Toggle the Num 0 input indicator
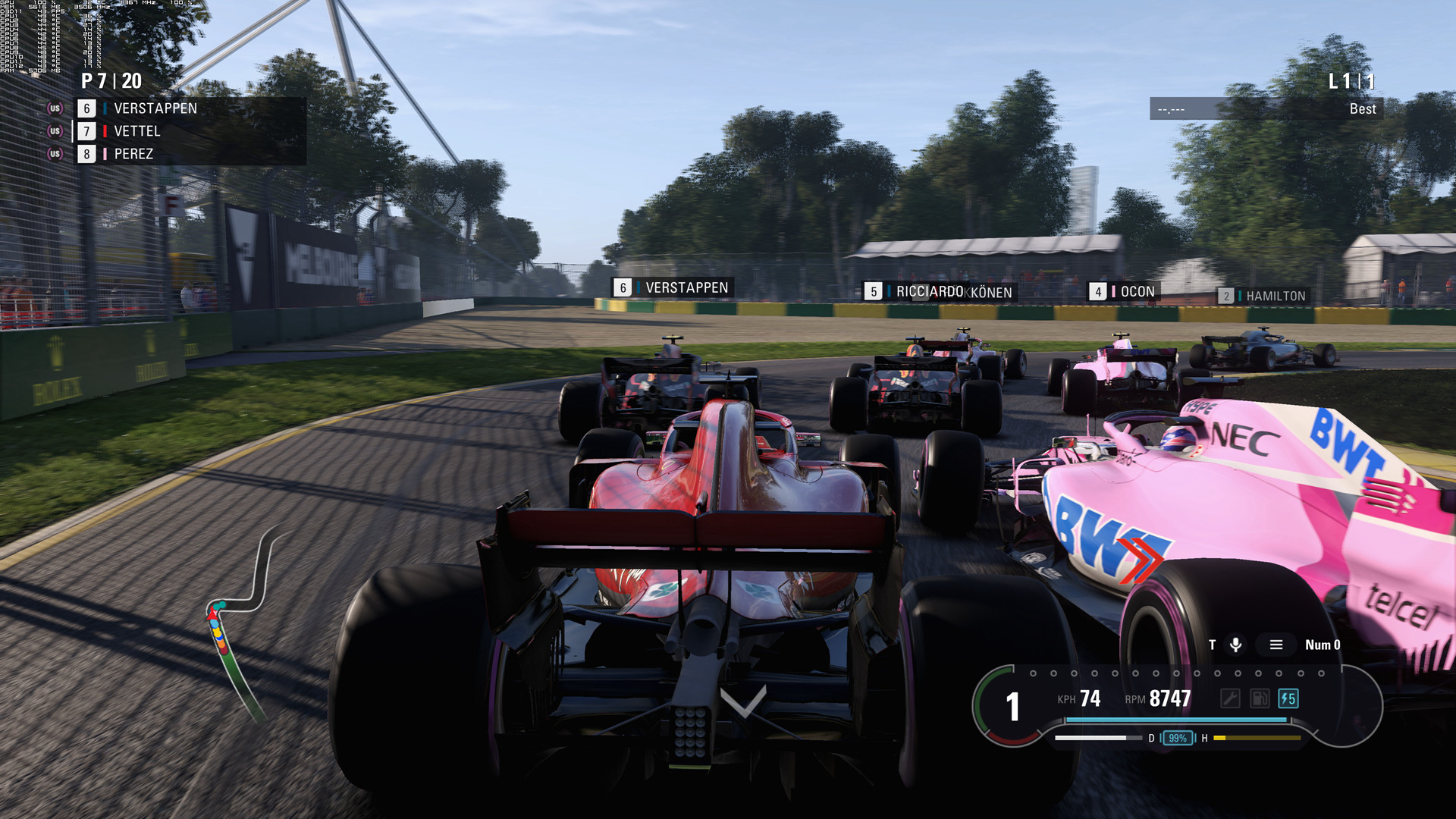This screenshot has height=819, width=1456. coord(1322,645)
